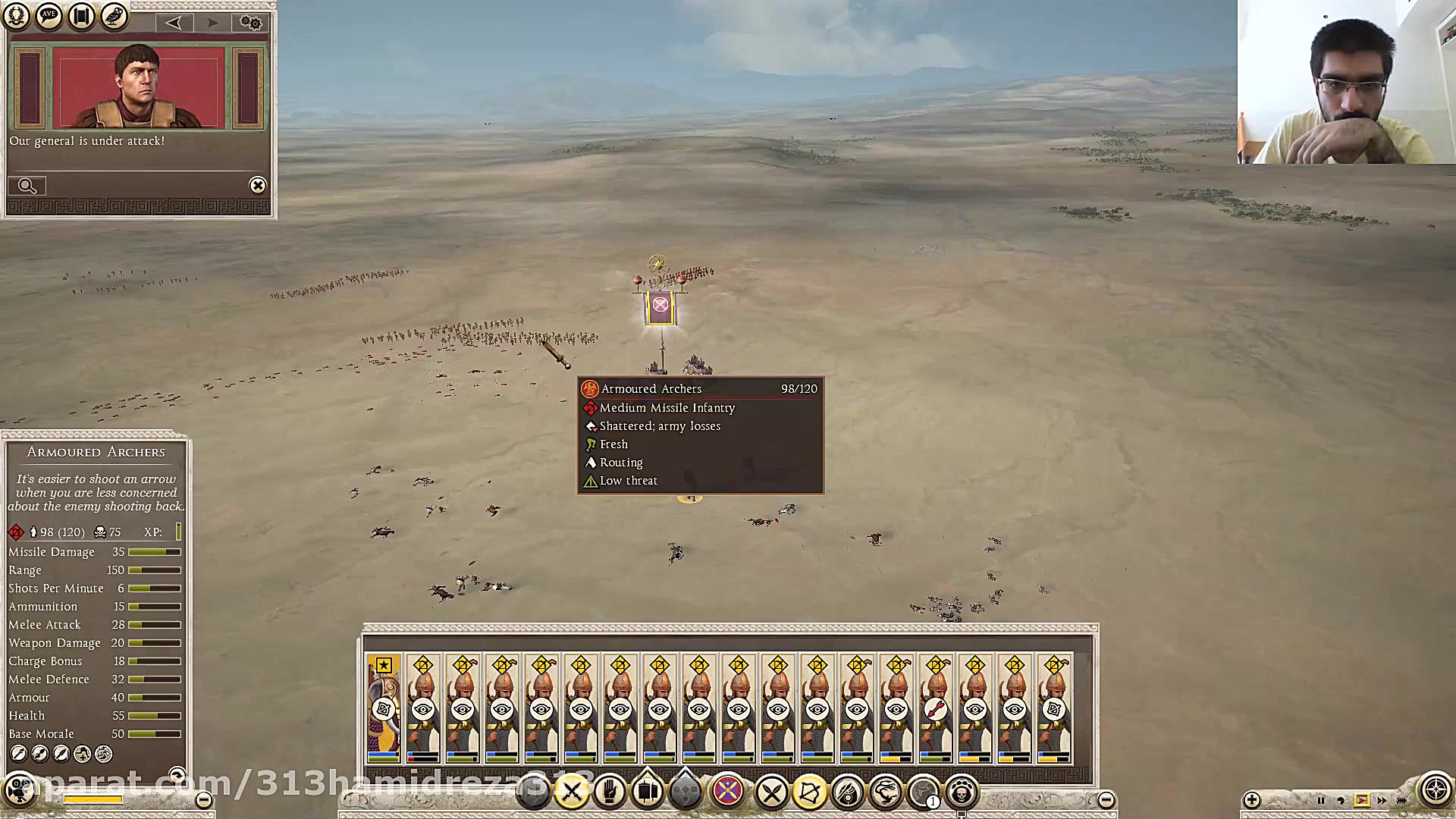
Task: Open the advisor settings gears
Action: click(x=250, y=22)
